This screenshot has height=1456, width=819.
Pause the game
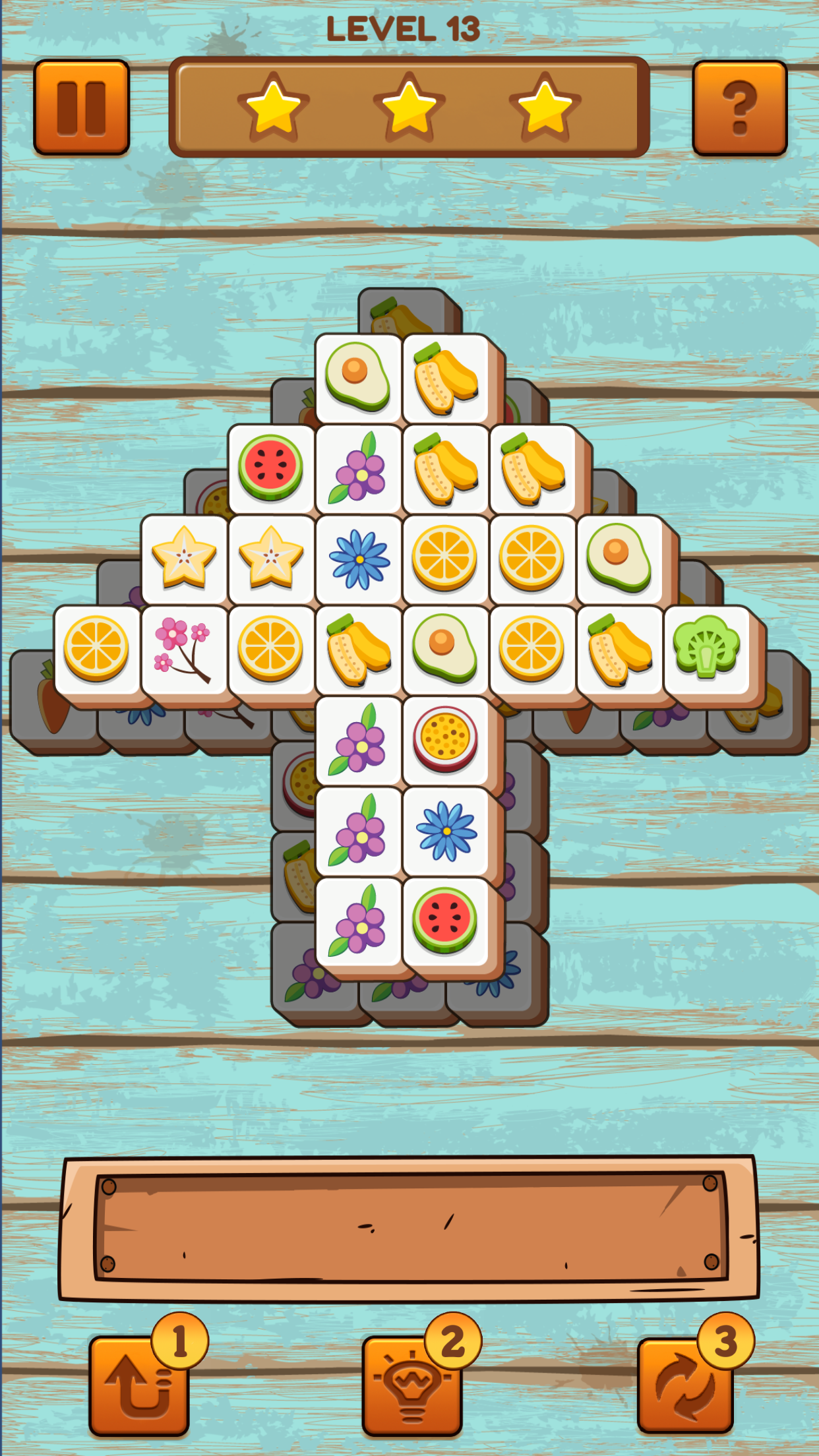click(81, 107)
